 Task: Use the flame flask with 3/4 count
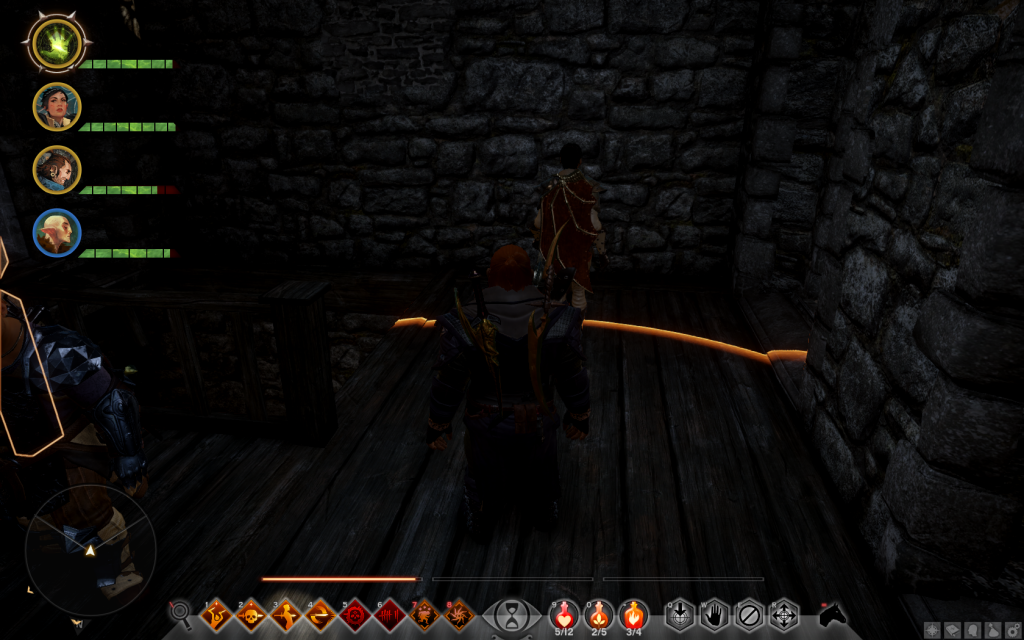pos(633,613)
